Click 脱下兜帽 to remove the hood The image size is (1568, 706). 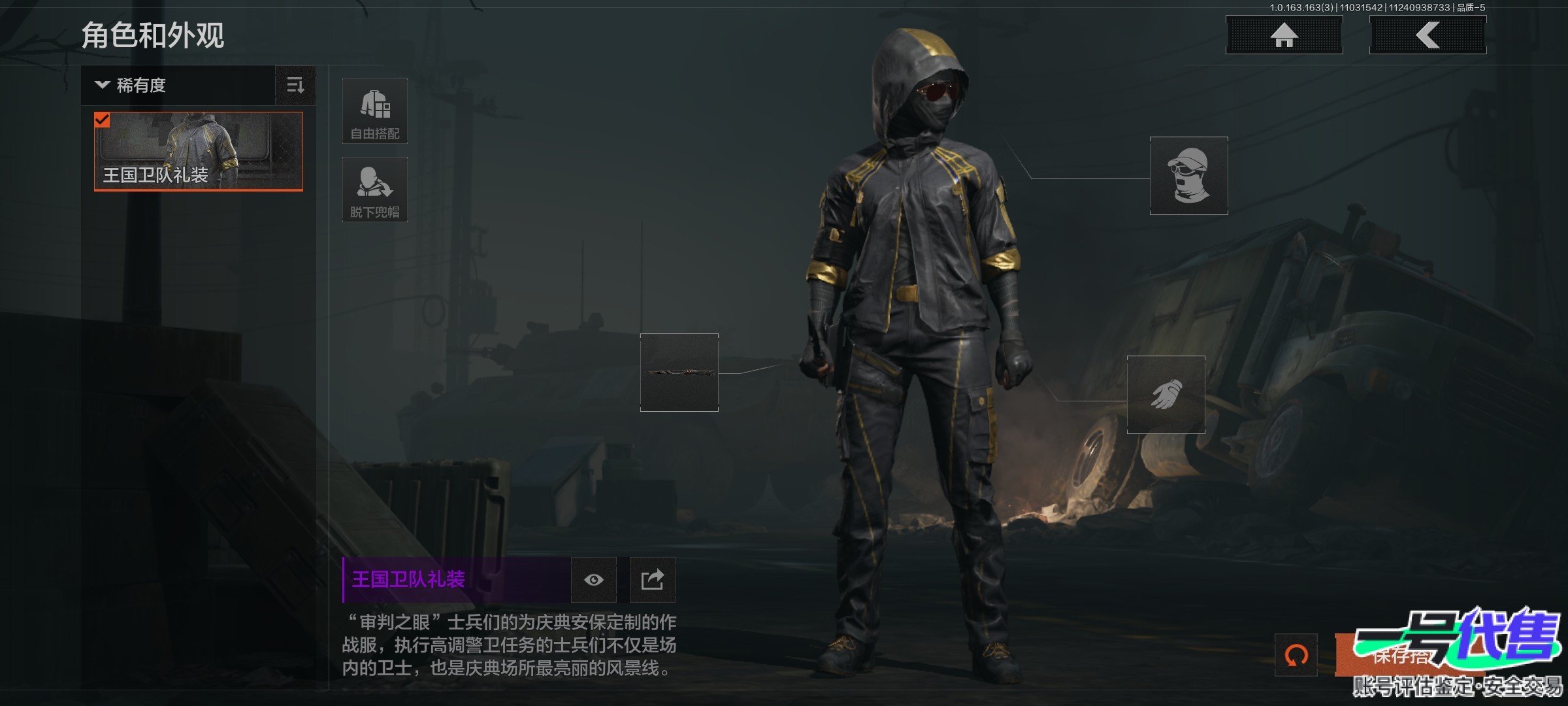pos(375,190)
